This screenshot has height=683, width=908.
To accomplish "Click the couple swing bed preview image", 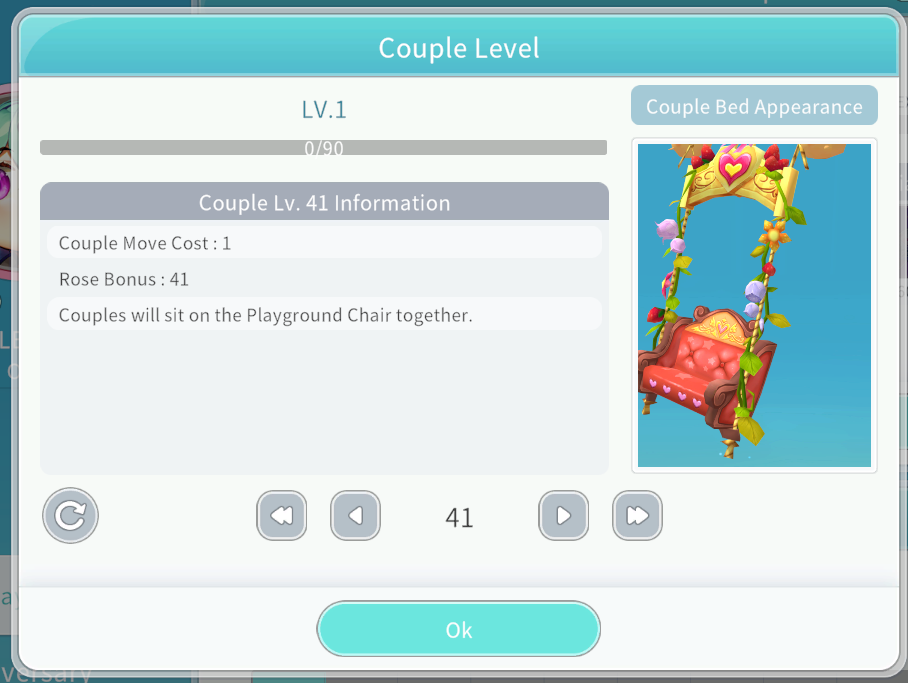I will coord(754,305).
